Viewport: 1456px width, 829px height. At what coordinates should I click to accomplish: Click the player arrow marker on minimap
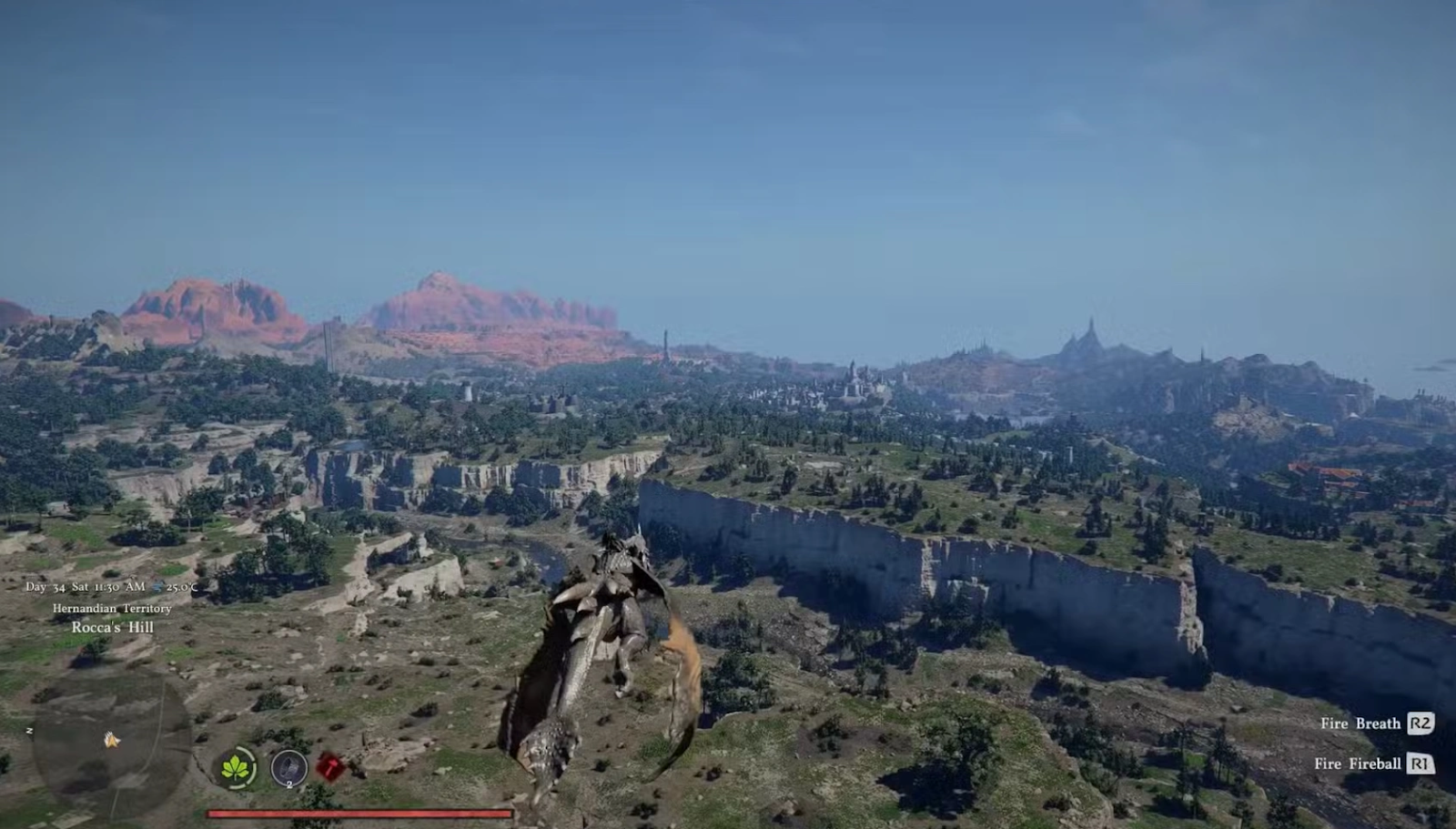point(111,740)
